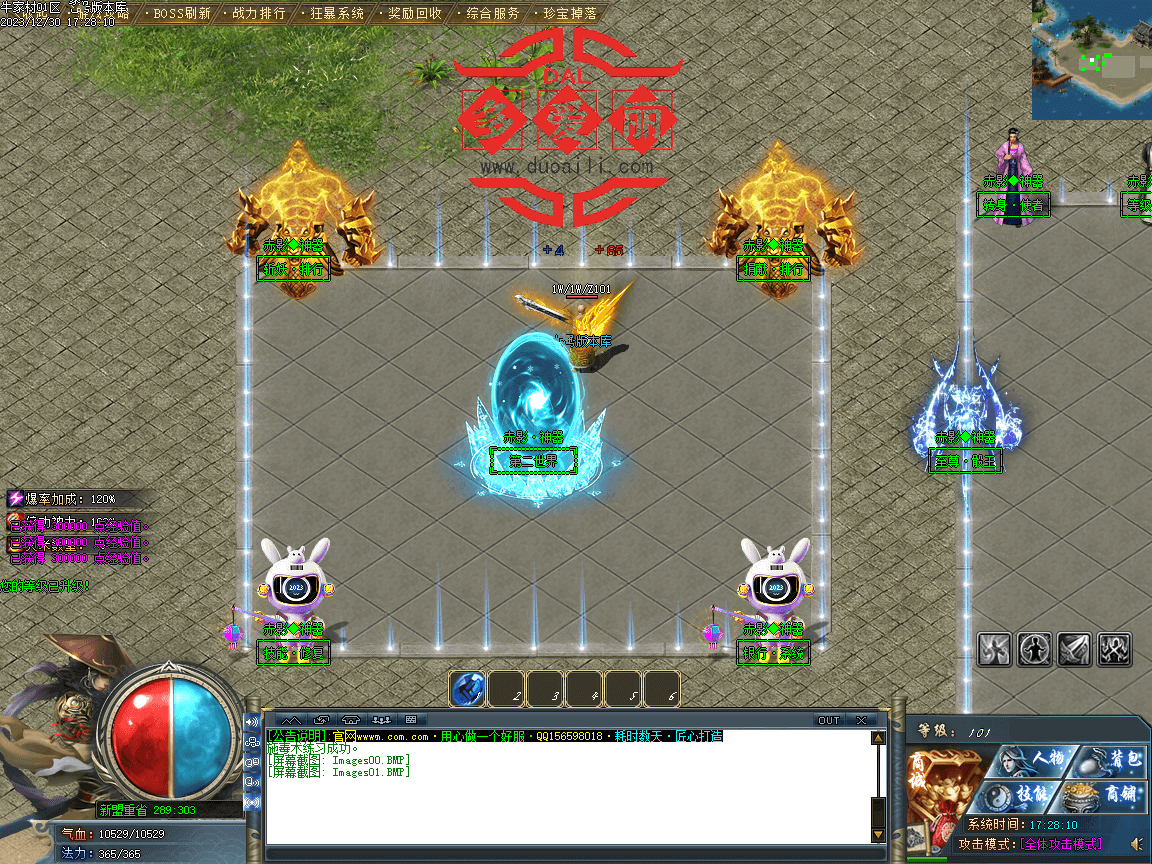Toggle the sound speaker icon

pos(1136,844)
